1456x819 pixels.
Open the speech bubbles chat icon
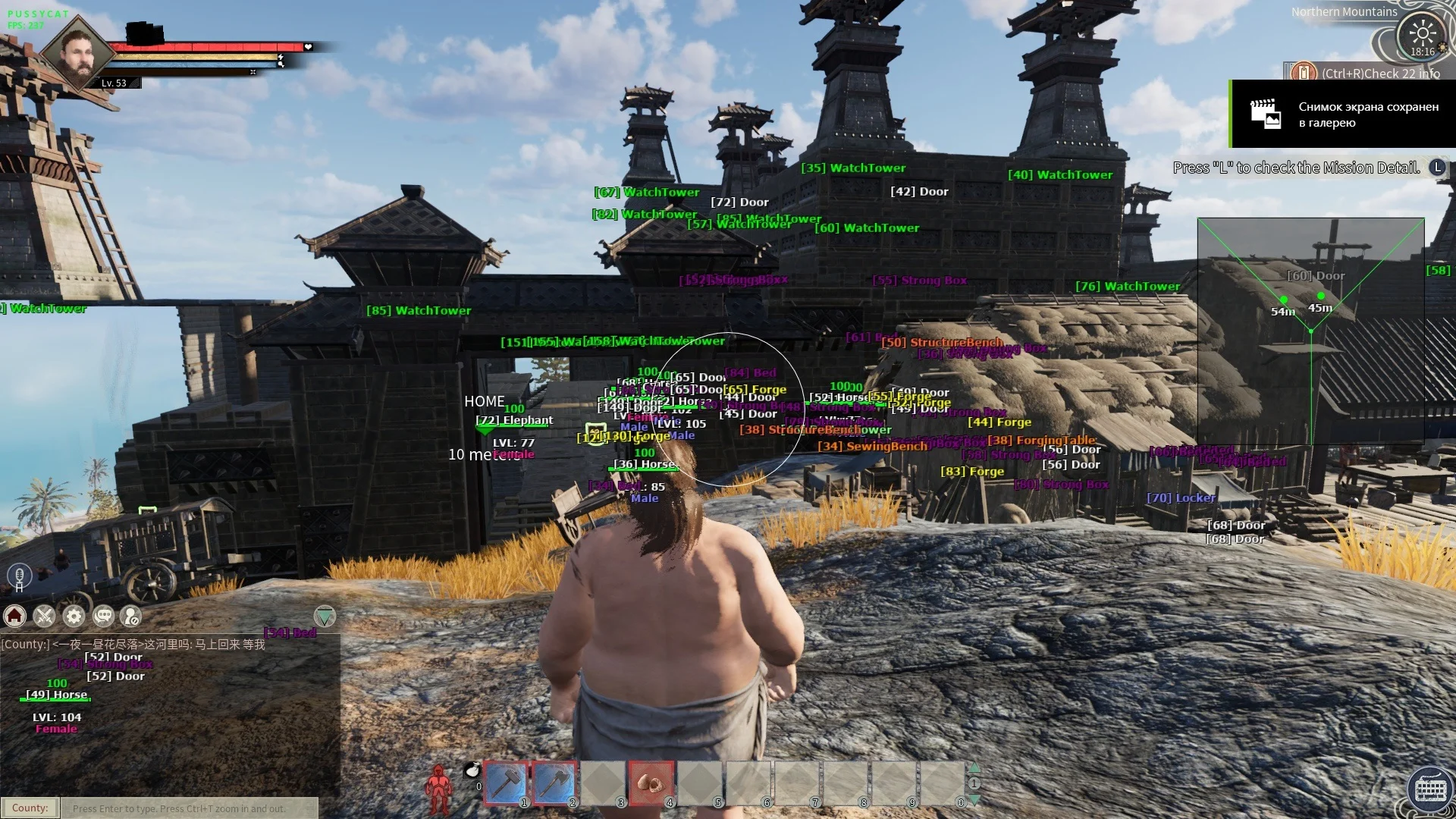pos(103,617)
